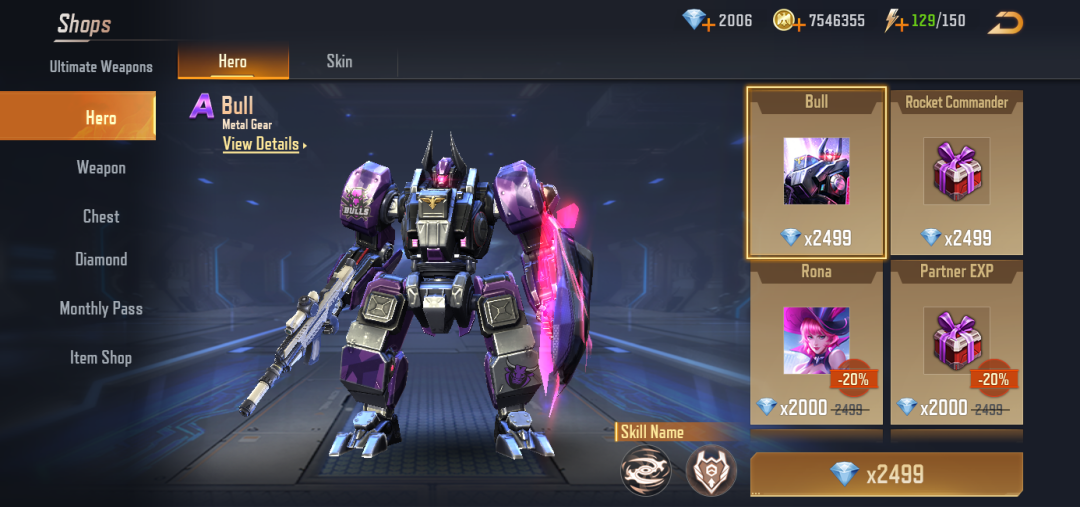Choose the Rocket Commander gift box card
This screenshot has width=1080, height=507.
point(956,172)
